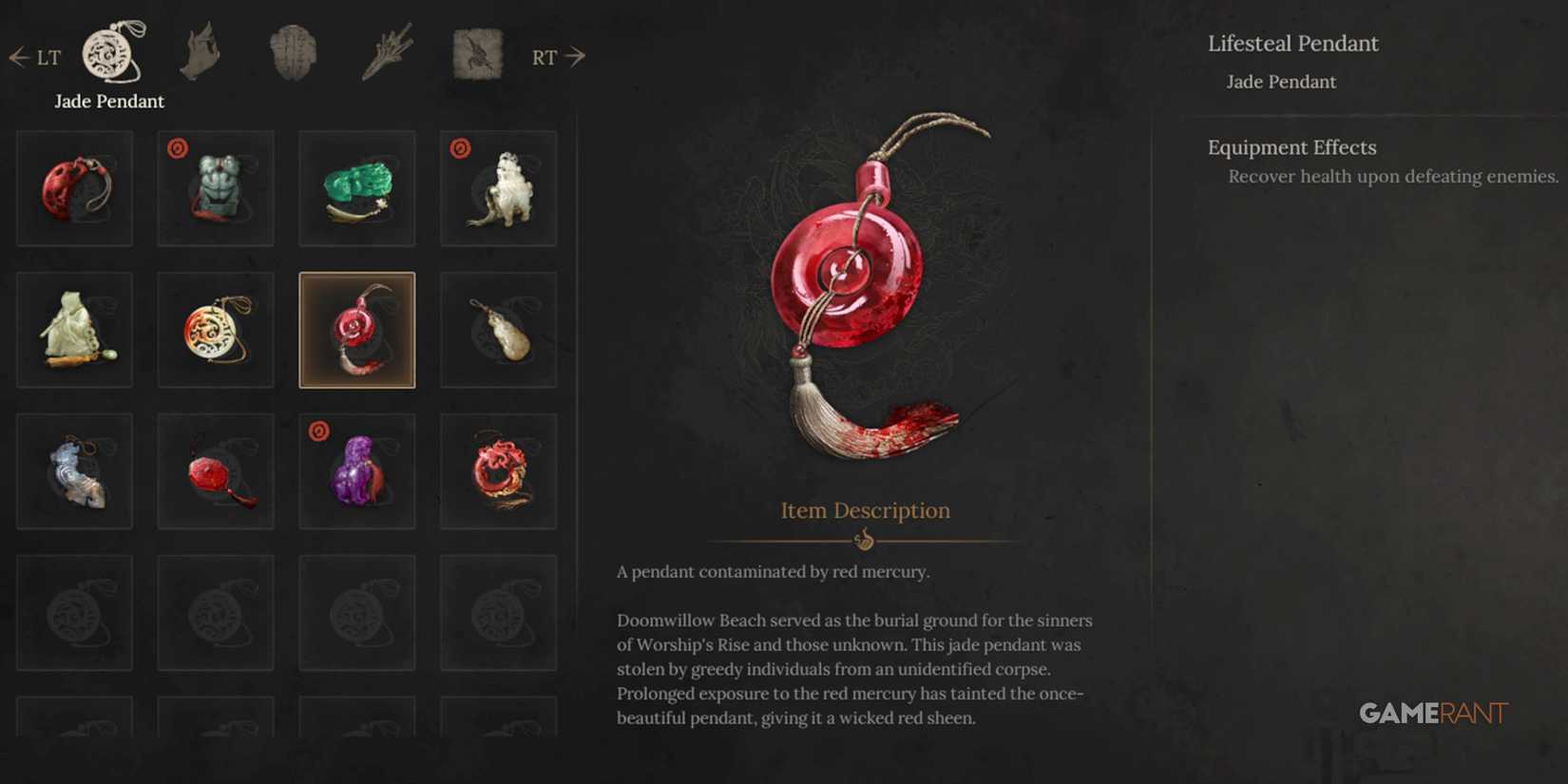This screenshot has width=1568, height=784.
Task: View the gourd-shaped pendant
Action: click(x=499, y=330)
